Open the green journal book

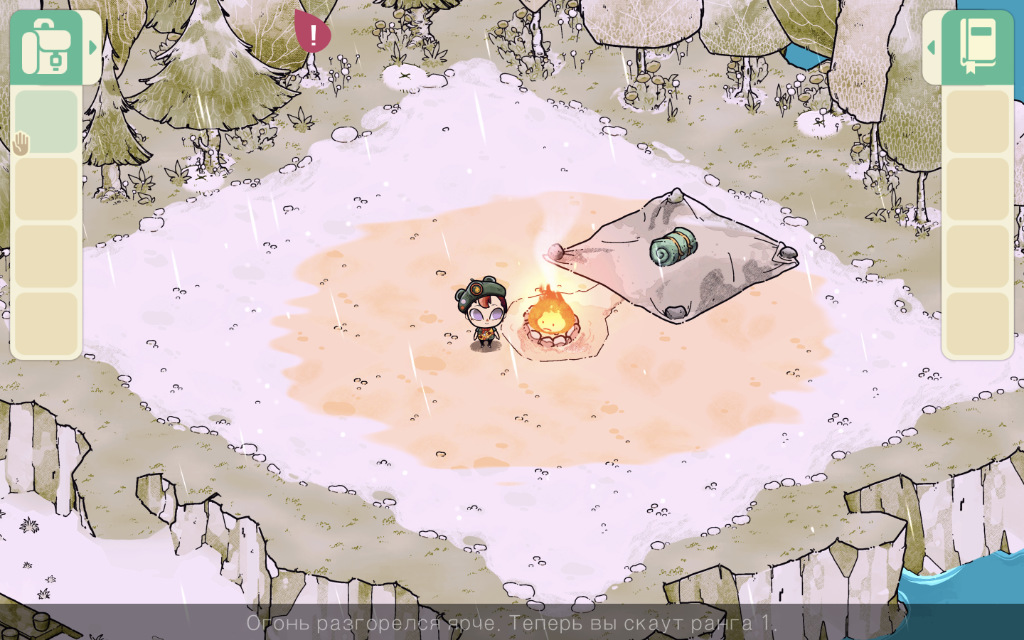click(x=976, y=47)
